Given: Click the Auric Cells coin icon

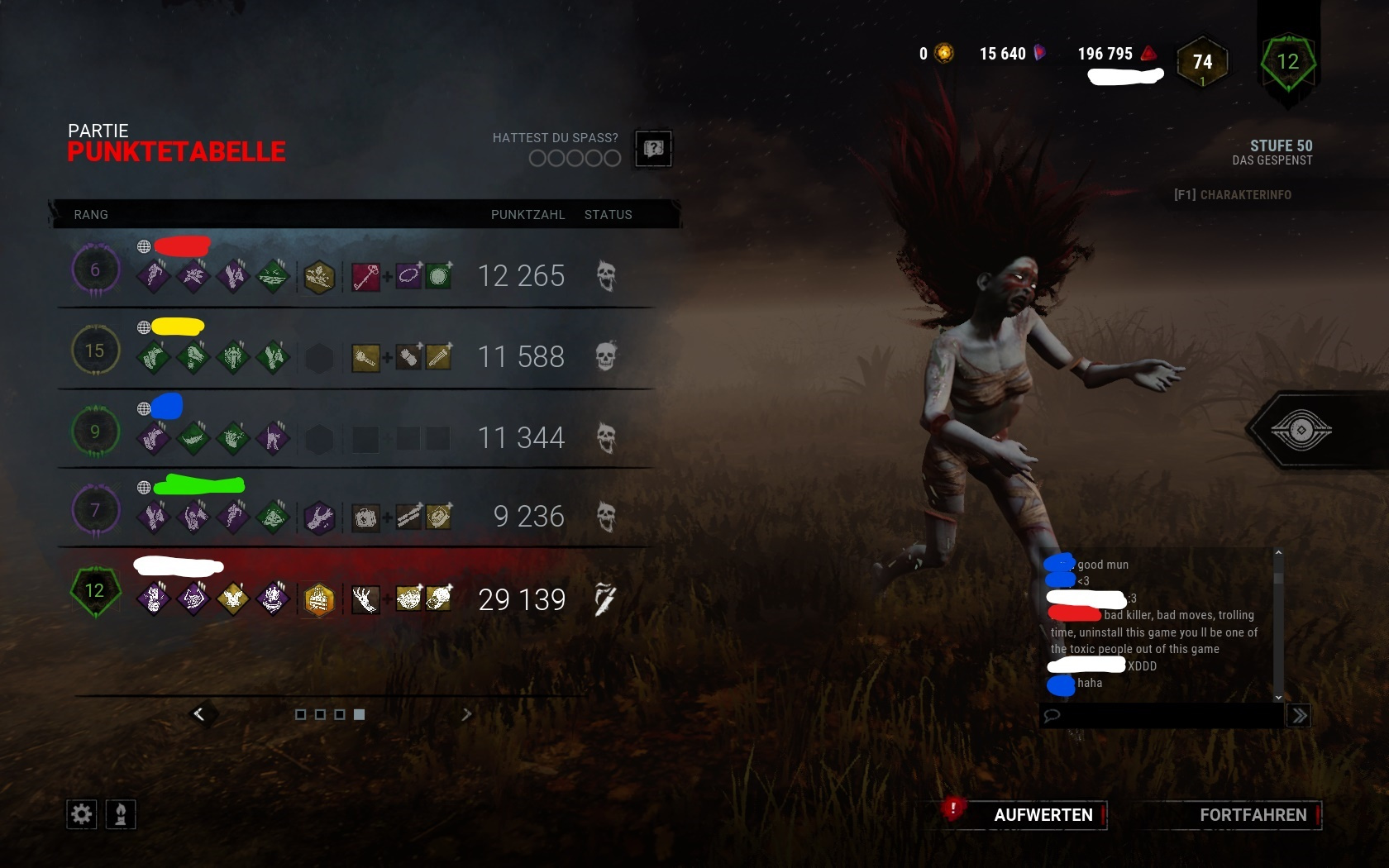Looking at the screenshot, I should 943,53.
